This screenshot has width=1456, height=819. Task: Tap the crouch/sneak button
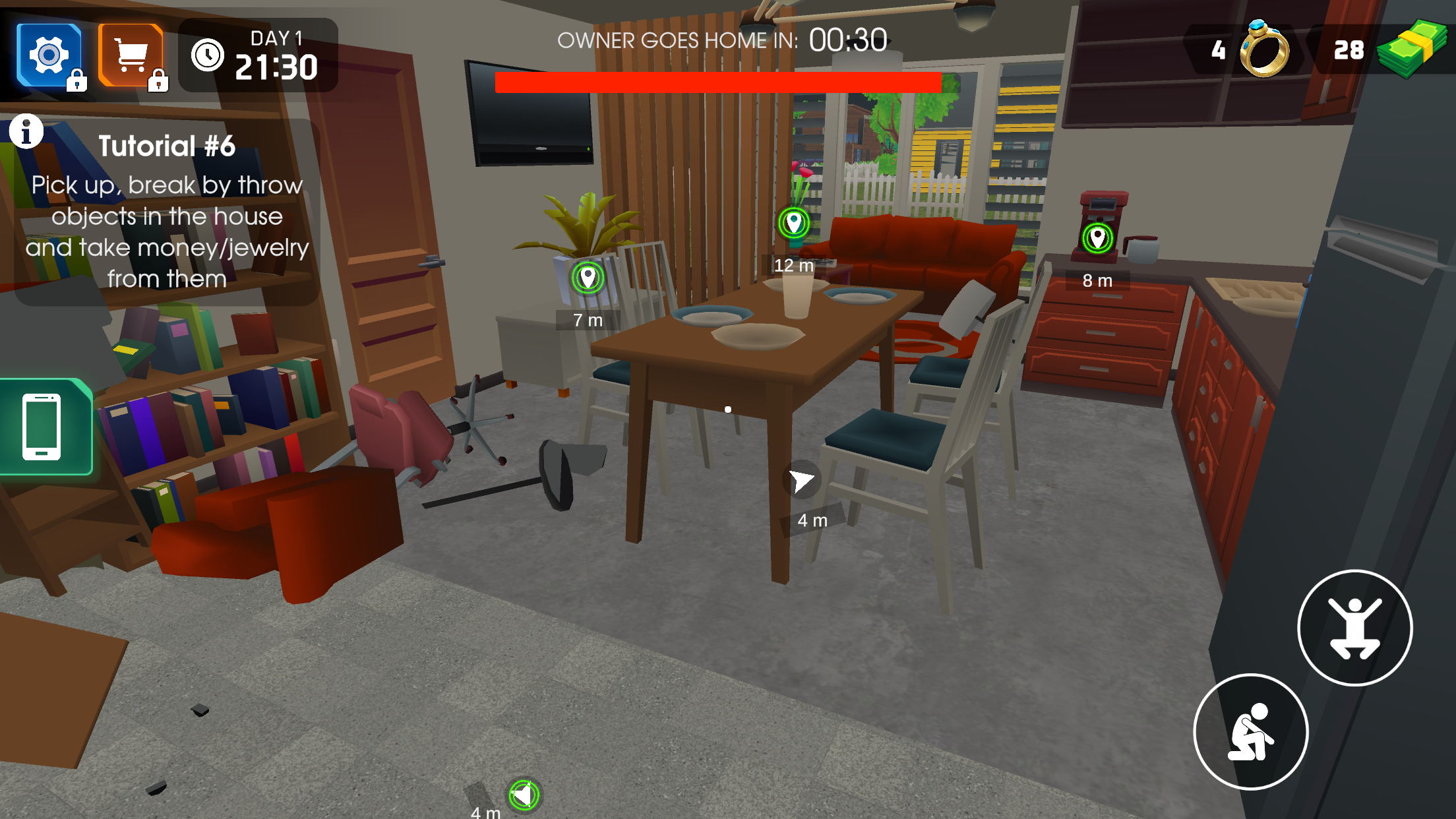1252,732
